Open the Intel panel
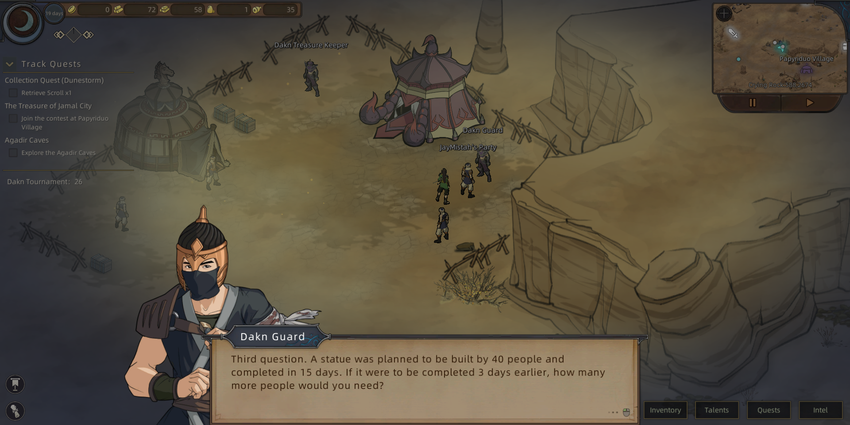 click(x=820, y=410)
